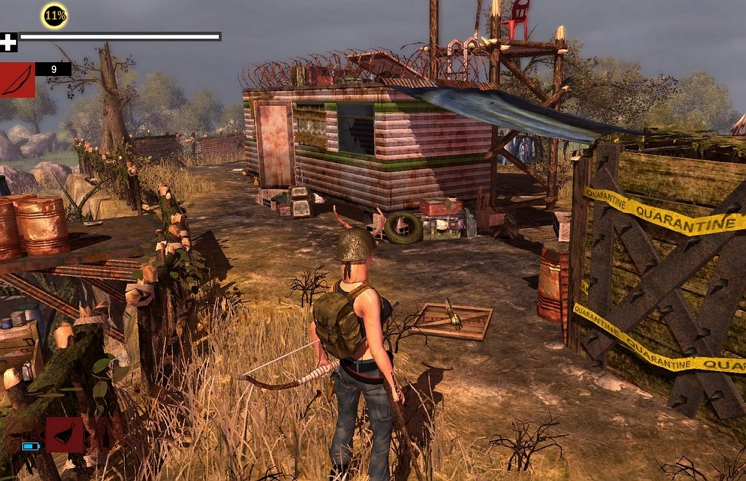Toggle the flashlight item icon
746x481 pixels.
tap(65, 434)
